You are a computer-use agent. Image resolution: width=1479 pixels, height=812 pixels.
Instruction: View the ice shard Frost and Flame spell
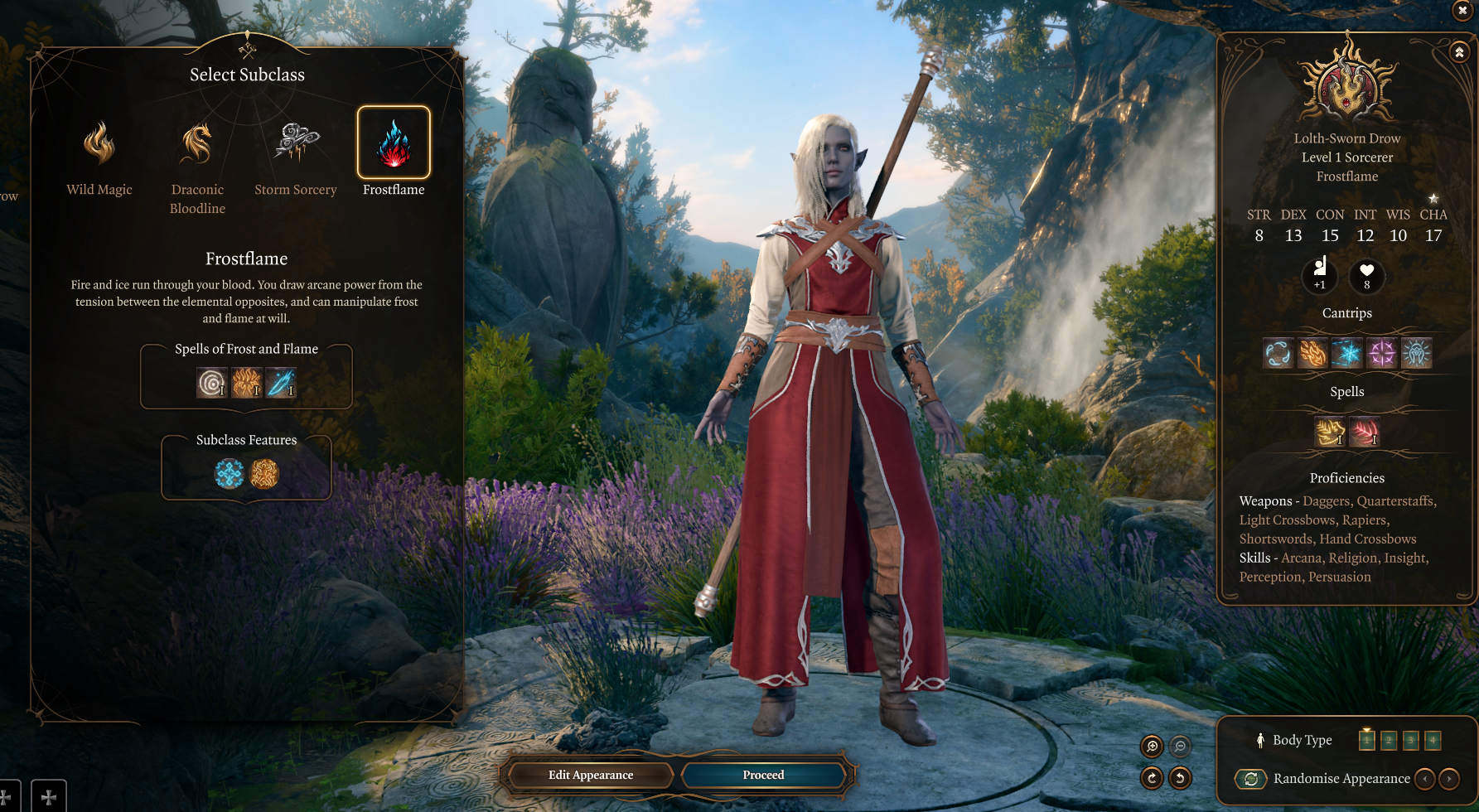click(281, 383)
